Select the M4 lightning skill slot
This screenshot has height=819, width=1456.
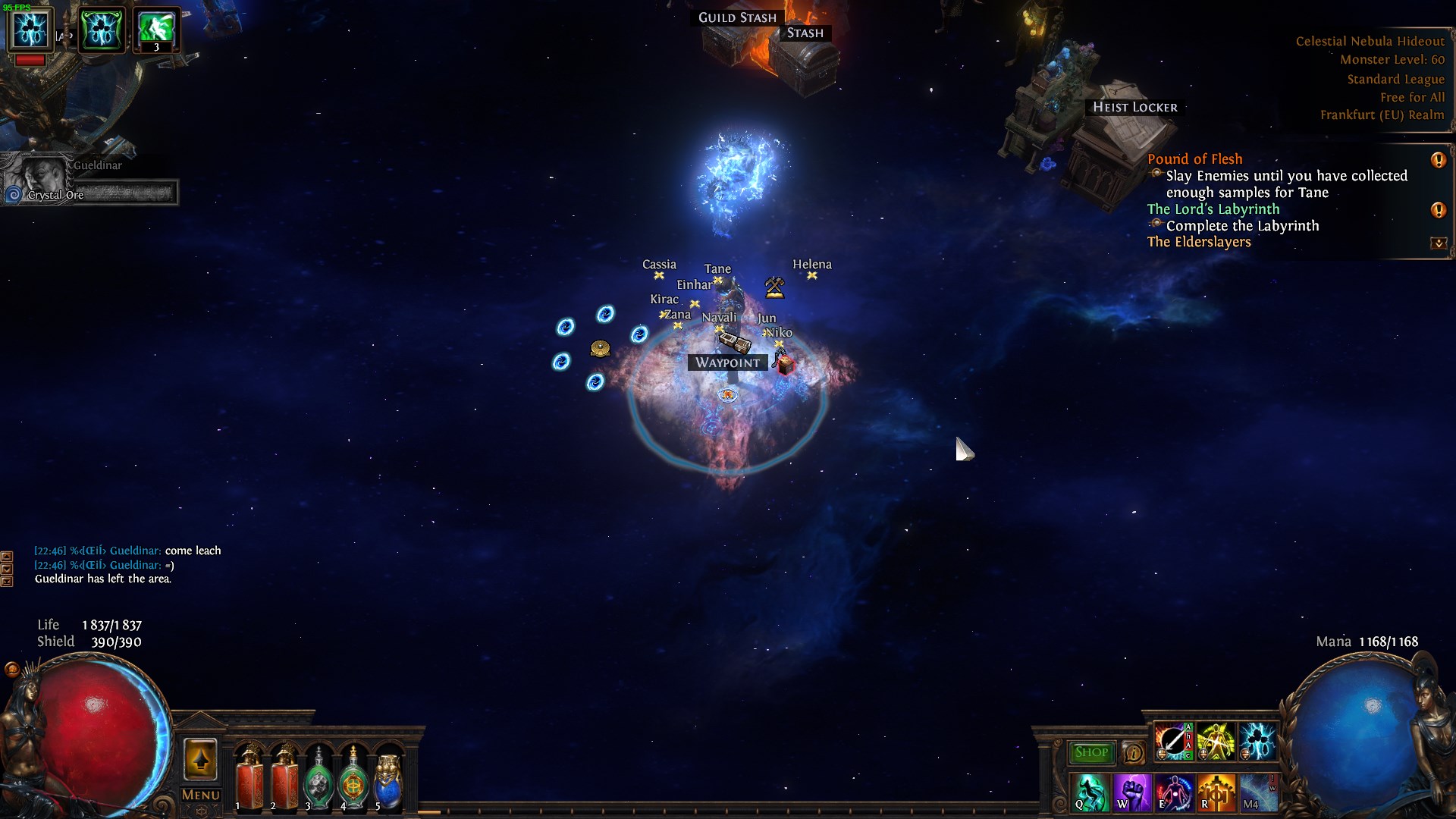click(1258, 792)
